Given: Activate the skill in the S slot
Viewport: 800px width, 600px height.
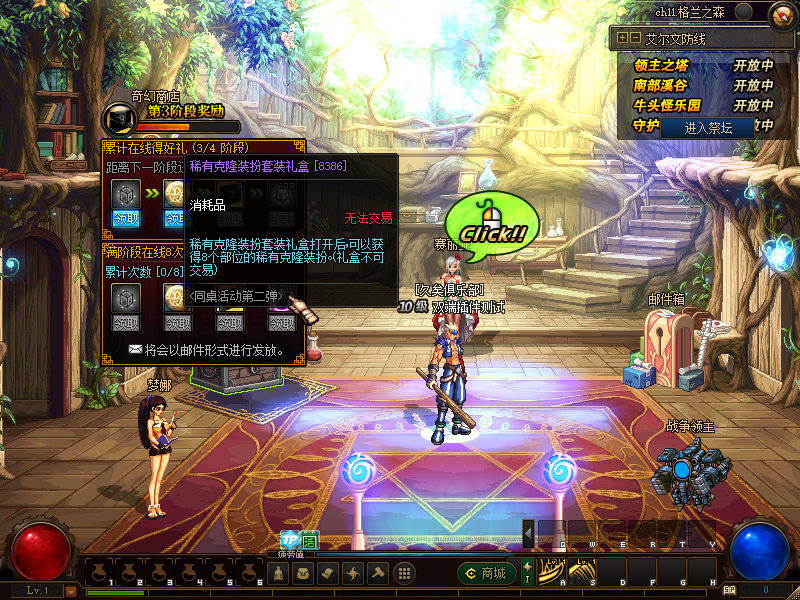Looking at the screenshot, I should click(x=581, y=572).
